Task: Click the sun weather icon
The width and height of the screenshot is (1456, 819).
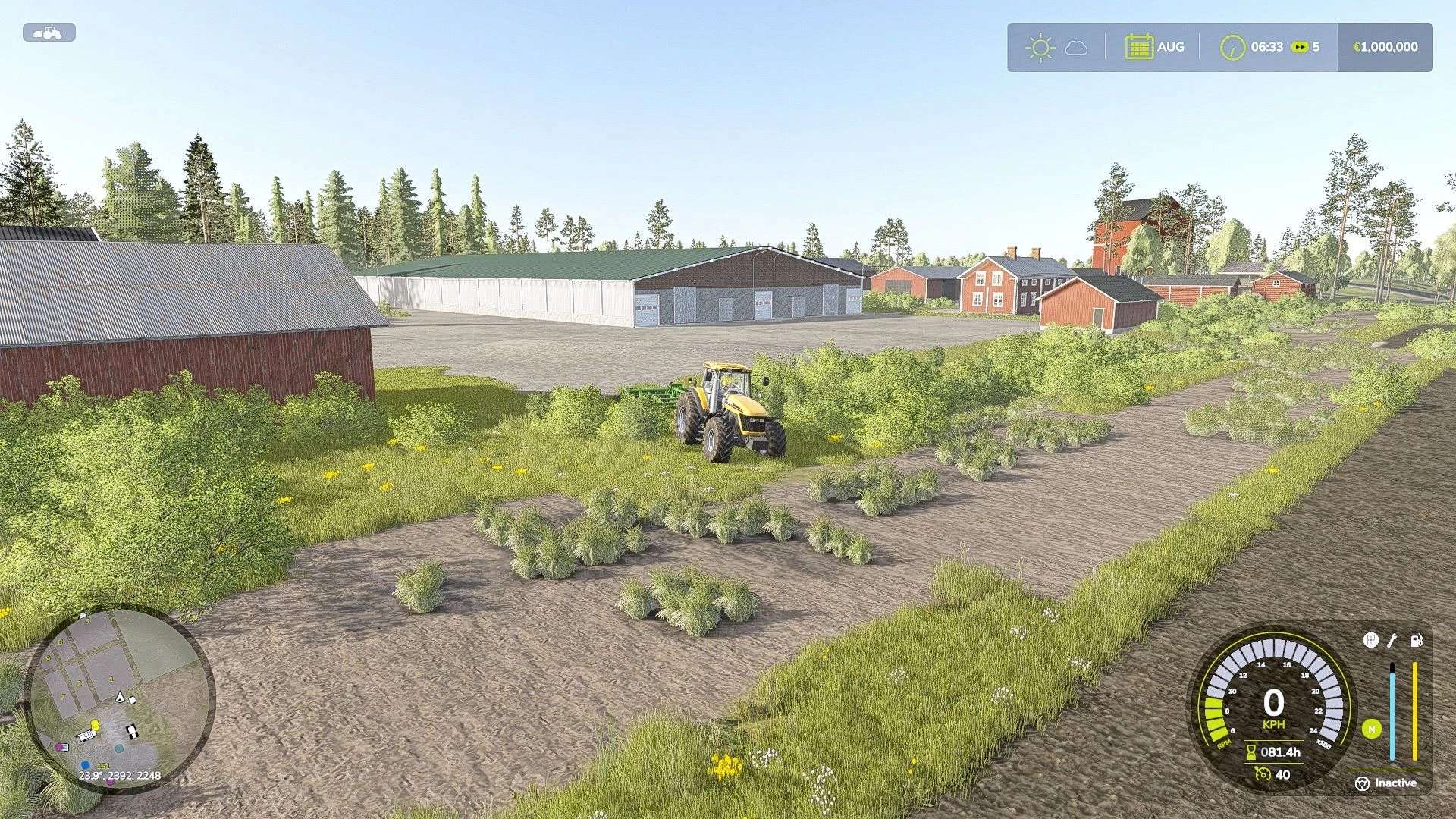Action: 1040,46
